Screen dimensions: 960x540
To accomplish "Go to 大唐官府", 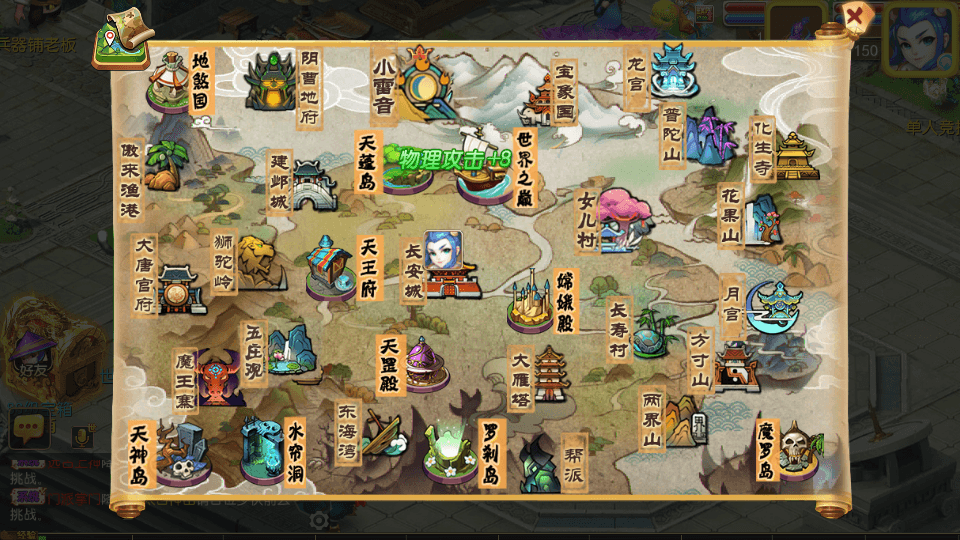I will click(x=180, y=289).
